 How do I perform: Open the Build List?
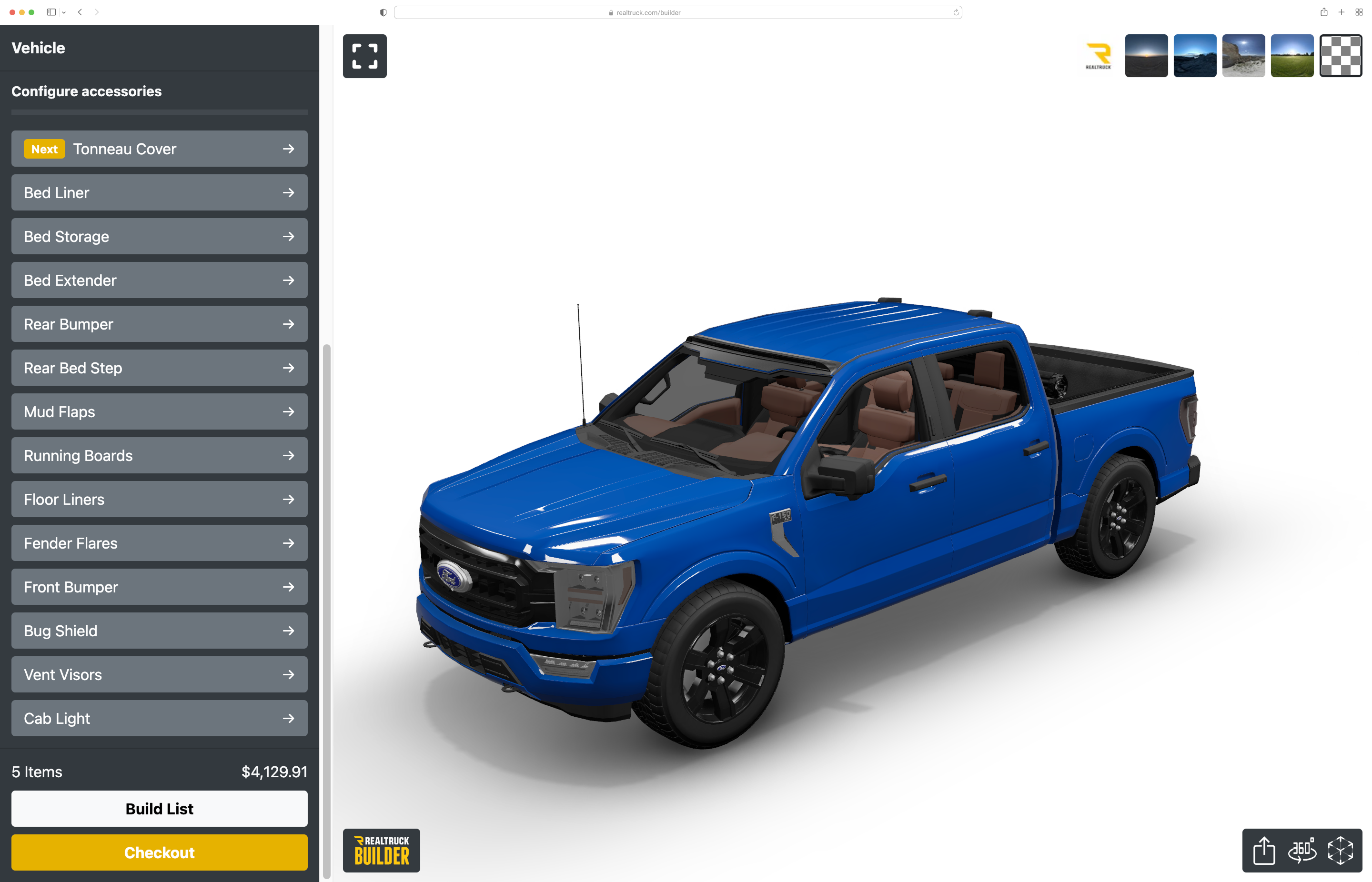coord(159,809)
